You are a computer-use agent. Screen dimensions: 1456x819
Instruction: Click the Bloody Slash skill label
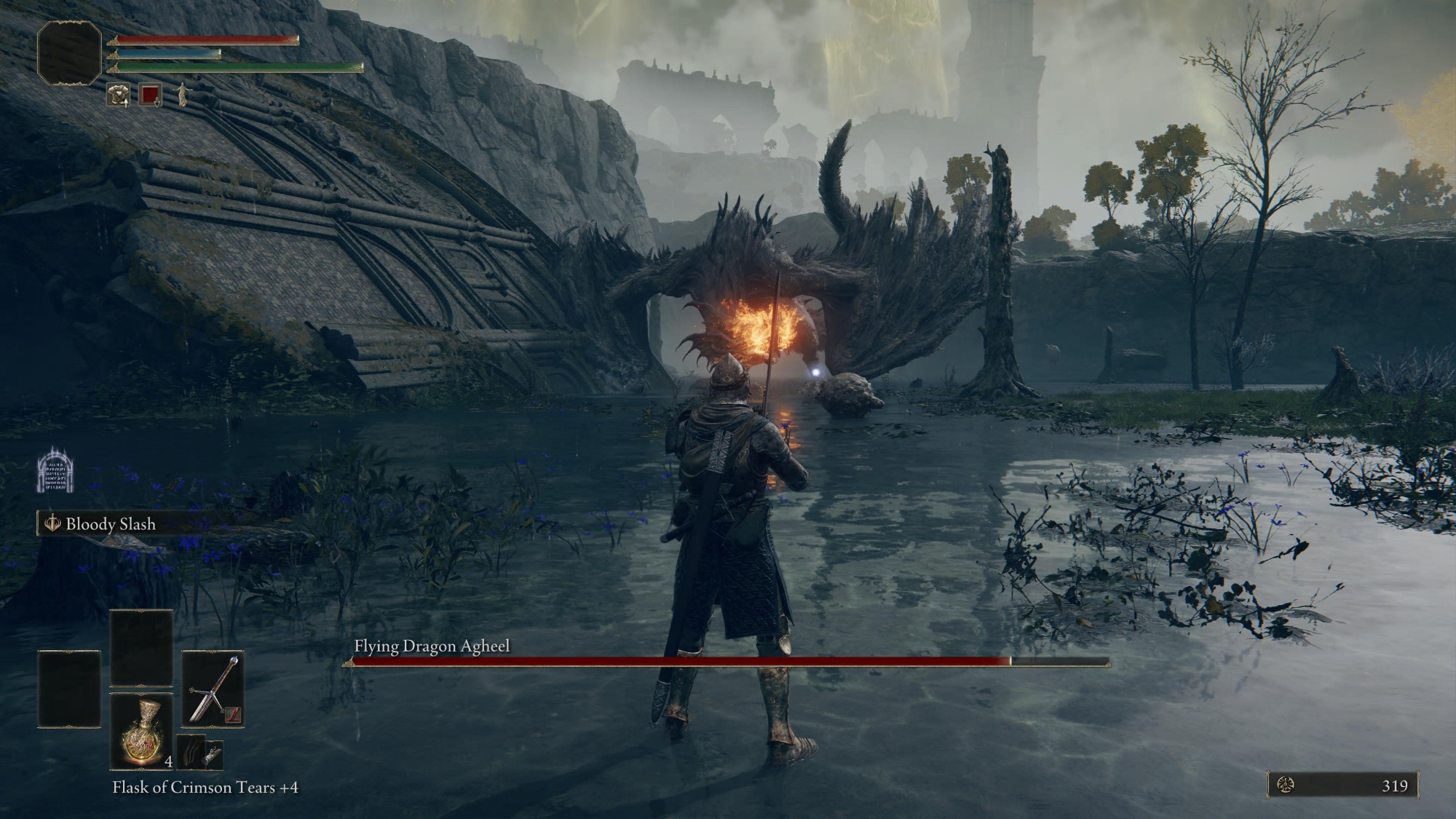(111, 524)
